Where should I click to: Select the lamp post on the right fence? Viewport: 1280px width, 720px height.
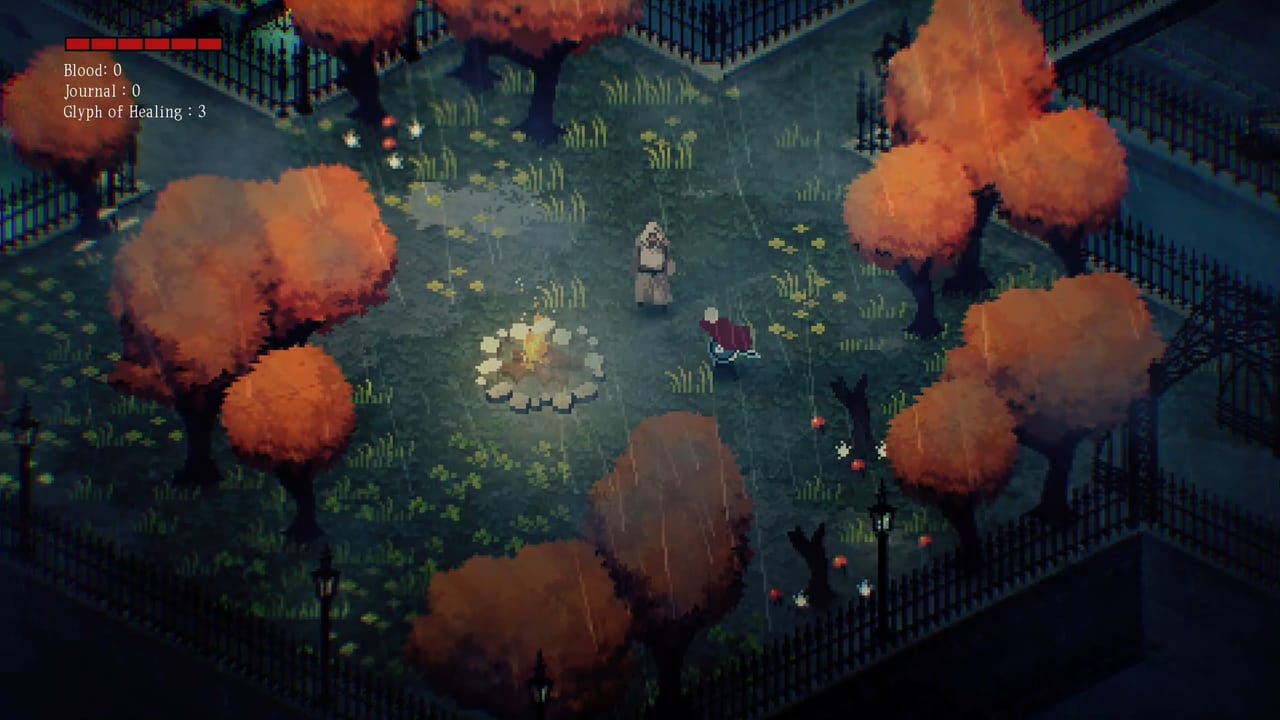[x=884, y=520]
